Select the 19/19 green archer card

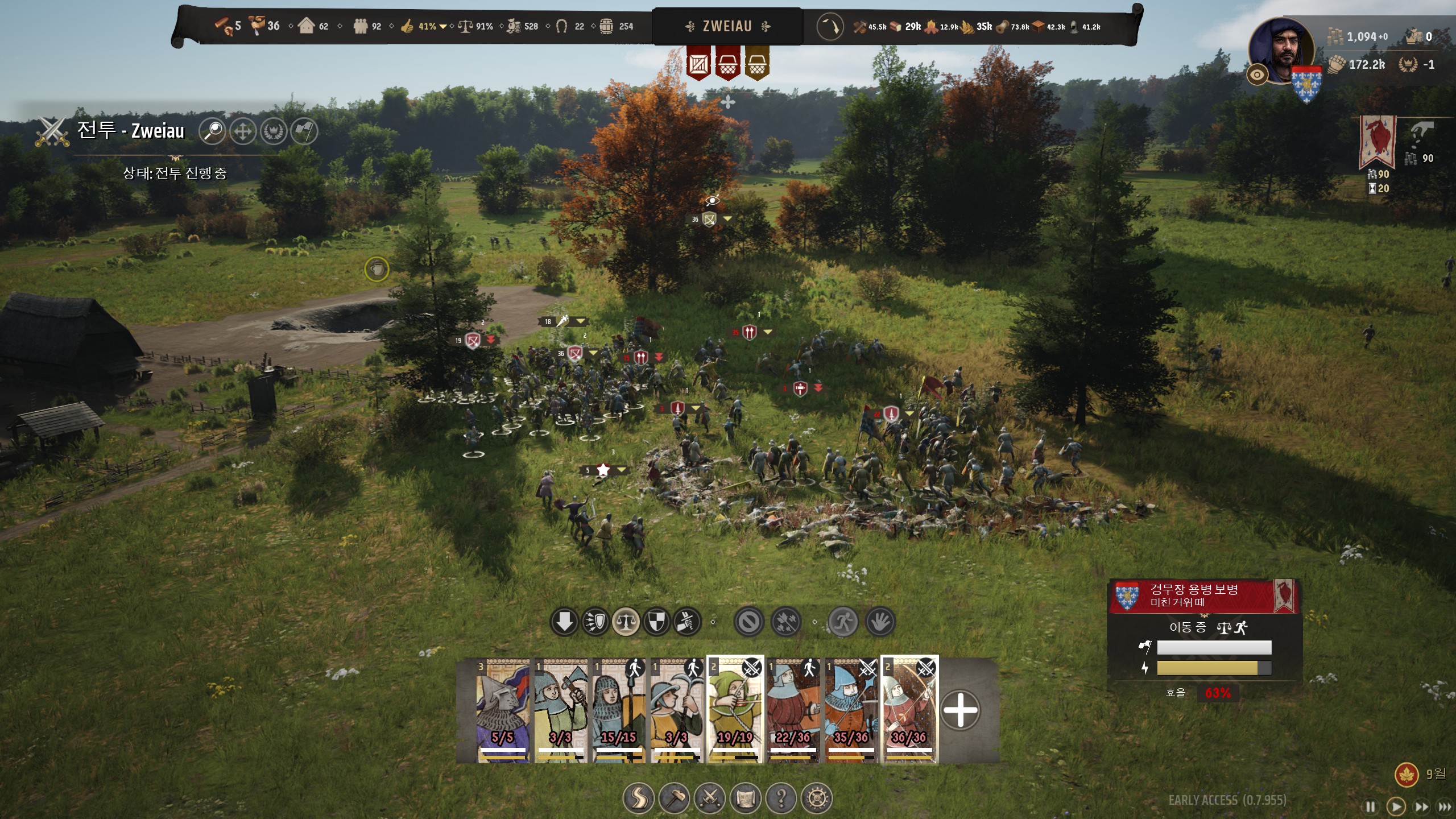[735, 710]
